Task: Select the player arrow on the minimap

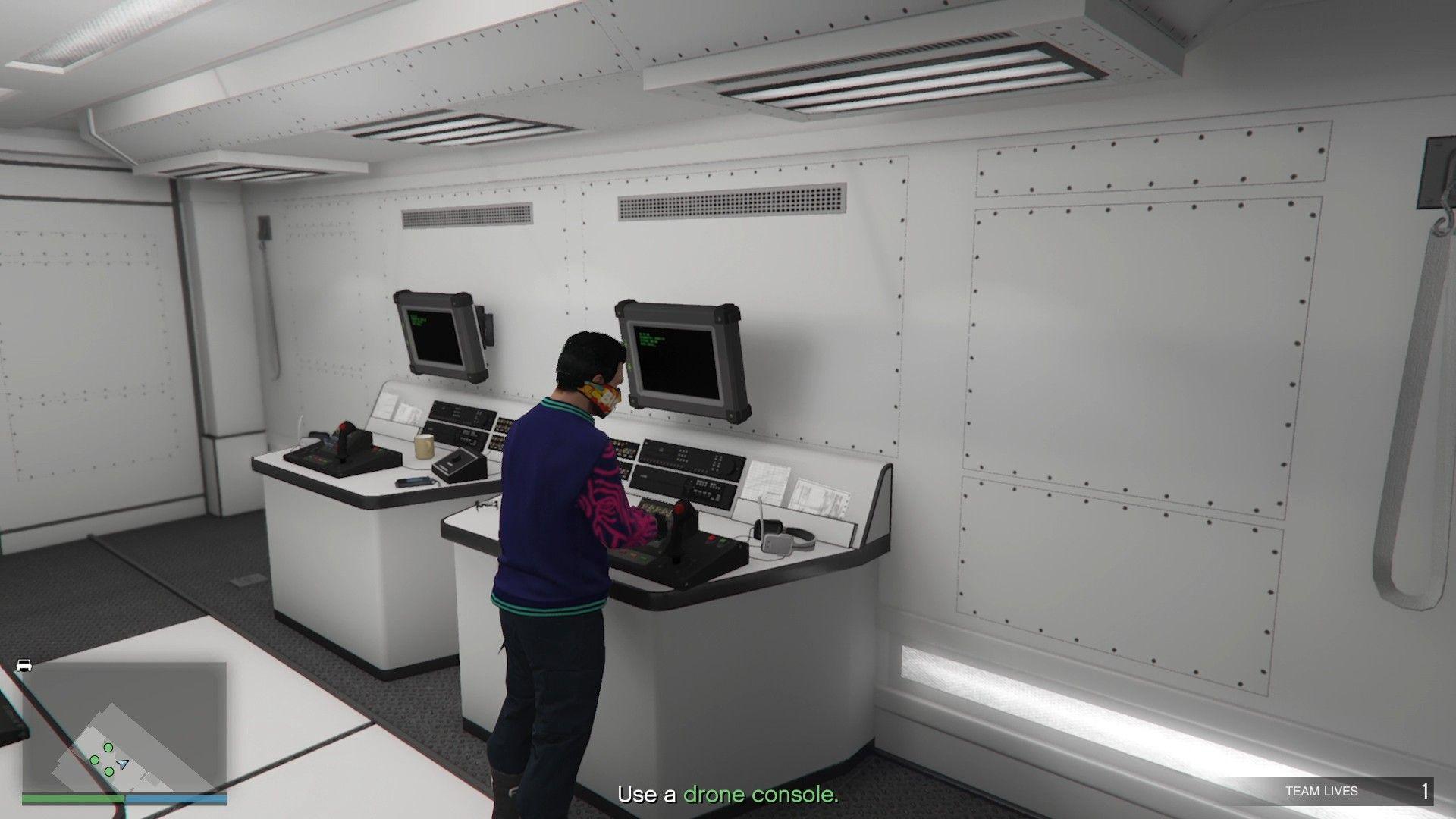Action: [122, 763]
